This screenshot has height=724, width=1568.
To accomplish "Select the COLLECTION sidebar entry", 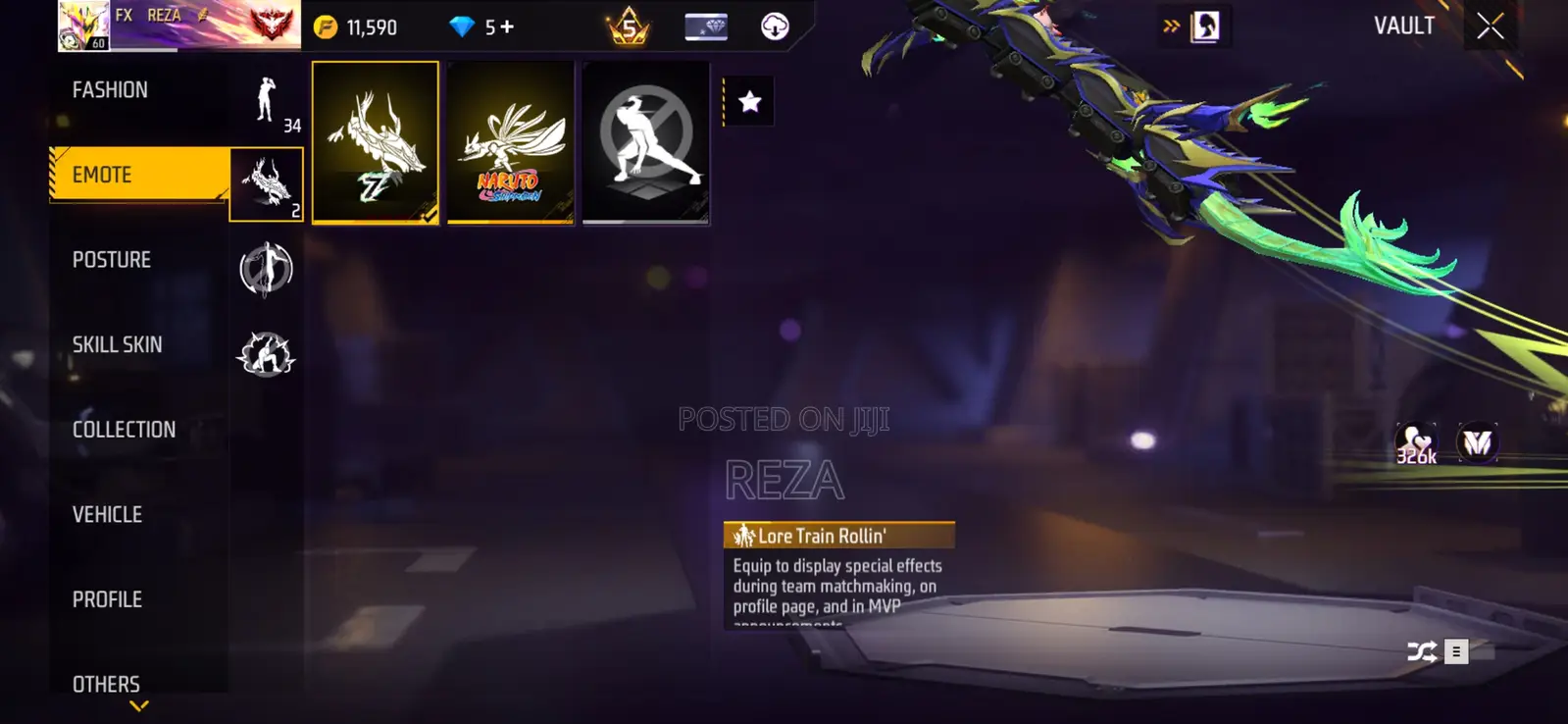I will 125,429.
